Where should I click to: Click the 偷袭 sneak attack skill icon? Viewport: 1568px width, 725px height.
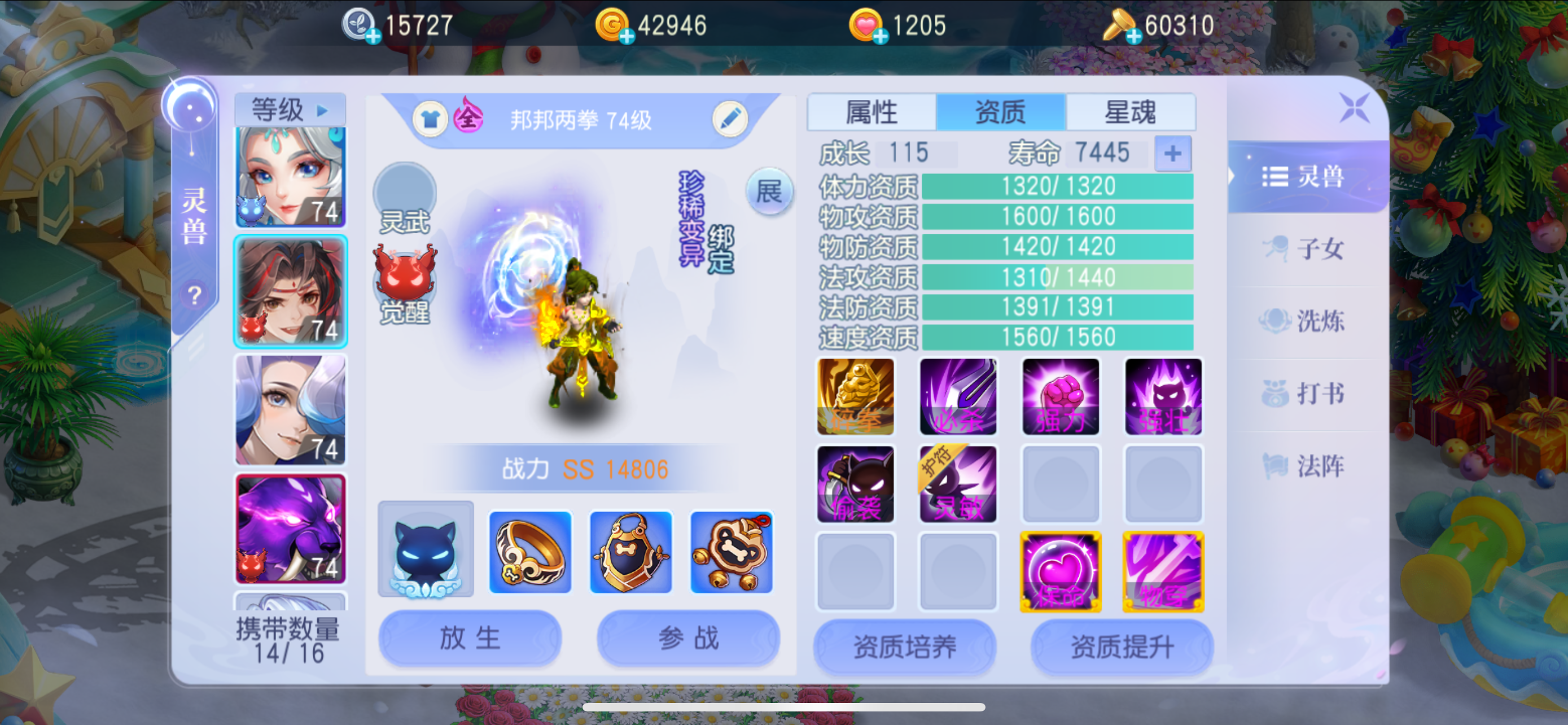pyautogui.click(x=855, y=484)
